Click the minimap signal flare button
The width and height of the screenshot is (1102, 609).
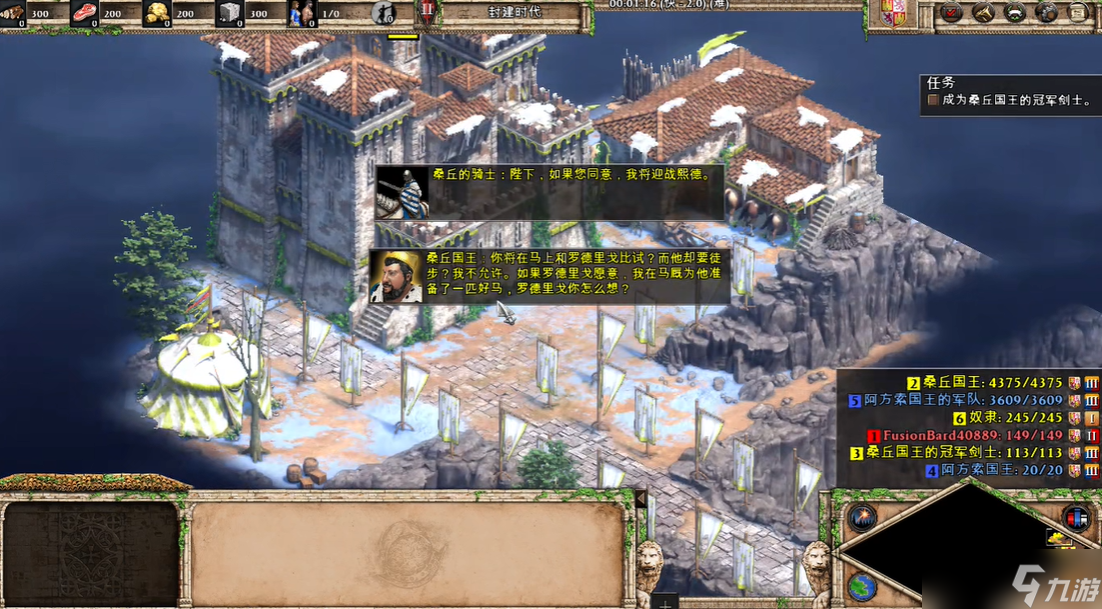click(861, 518)
